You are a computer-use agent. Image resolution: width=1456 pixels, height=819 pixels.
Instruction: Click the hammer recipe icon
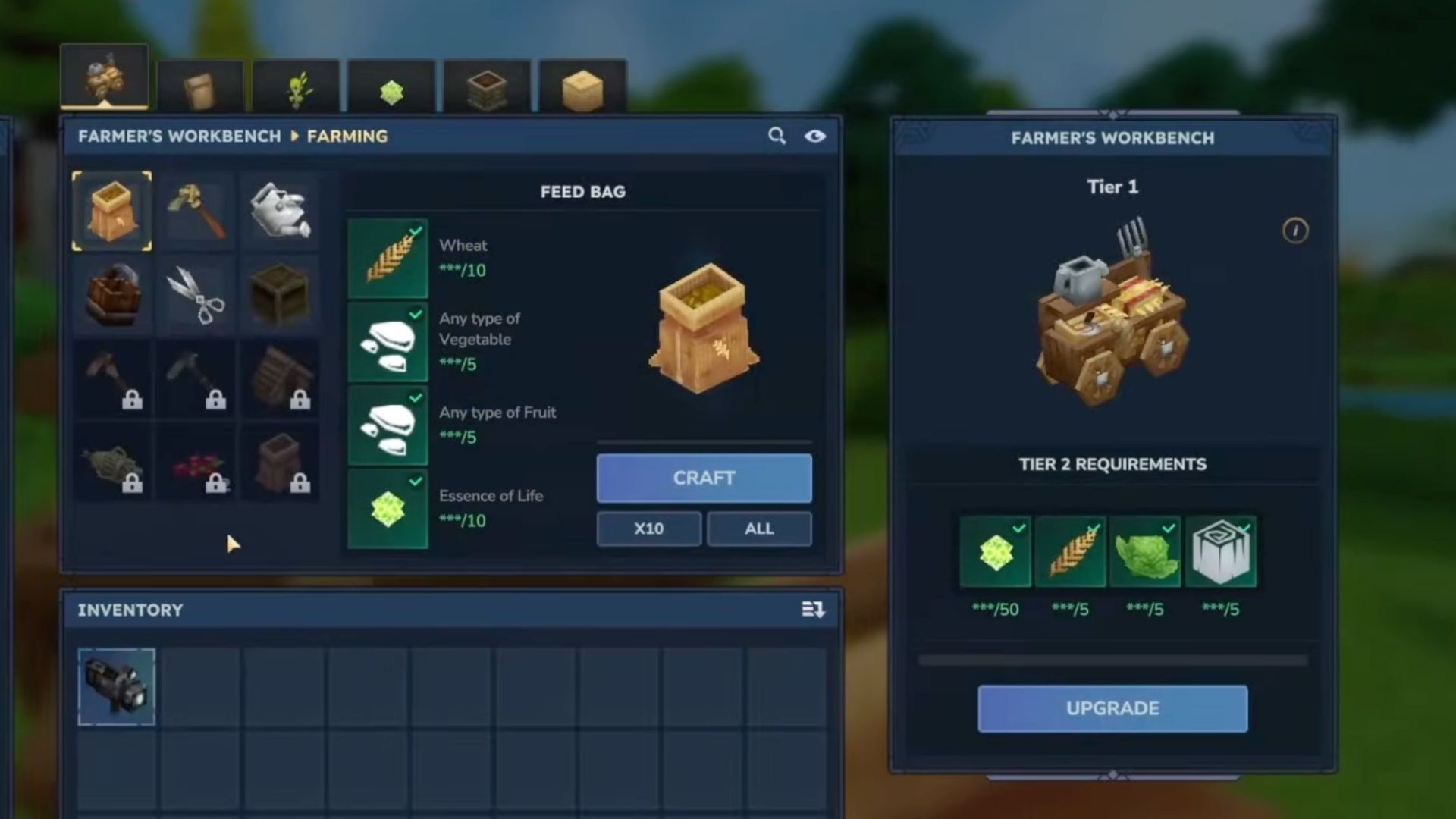[196, 211]
